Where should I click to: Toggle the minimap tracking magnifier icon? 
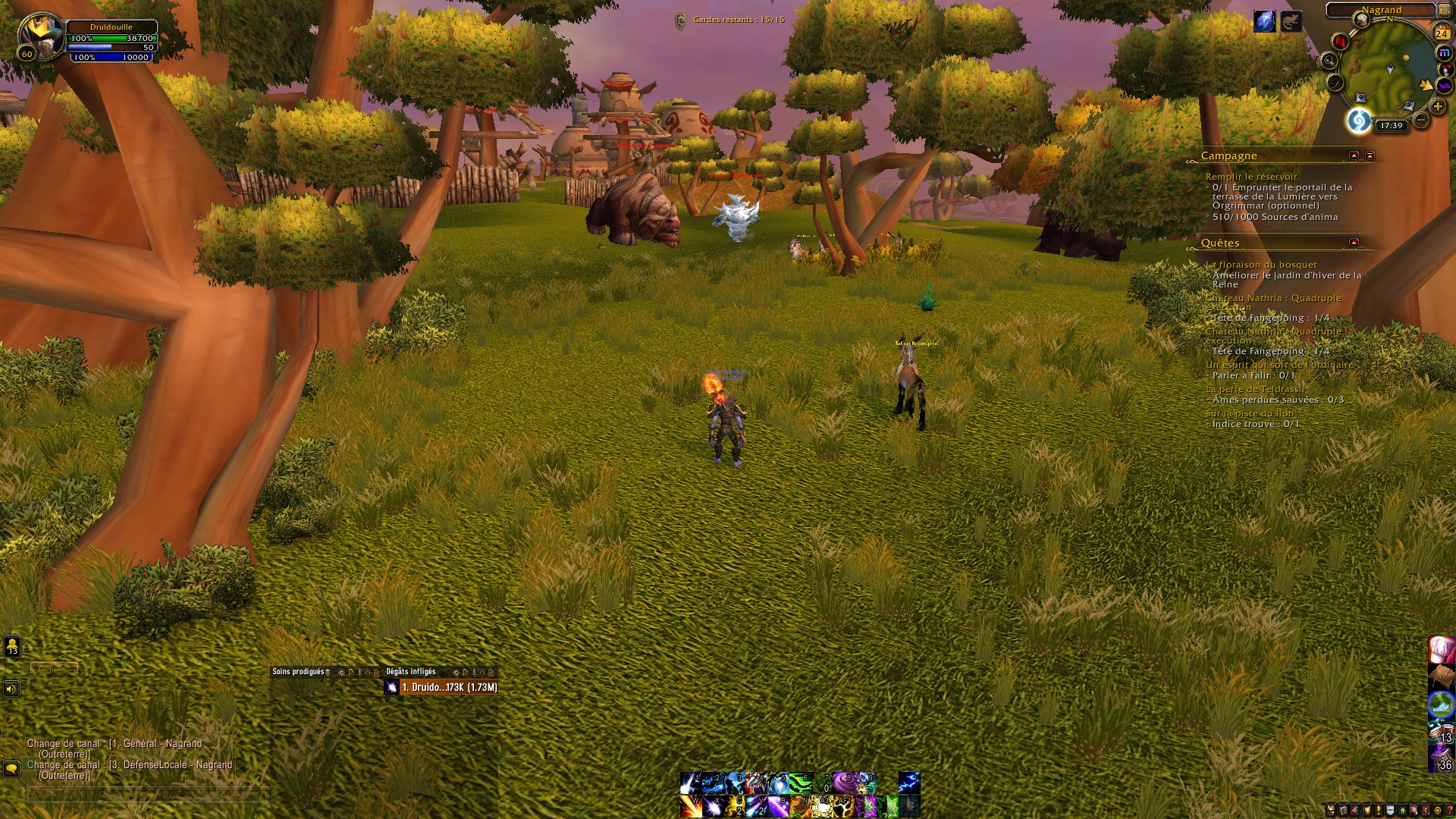(x=1329, y=60)
